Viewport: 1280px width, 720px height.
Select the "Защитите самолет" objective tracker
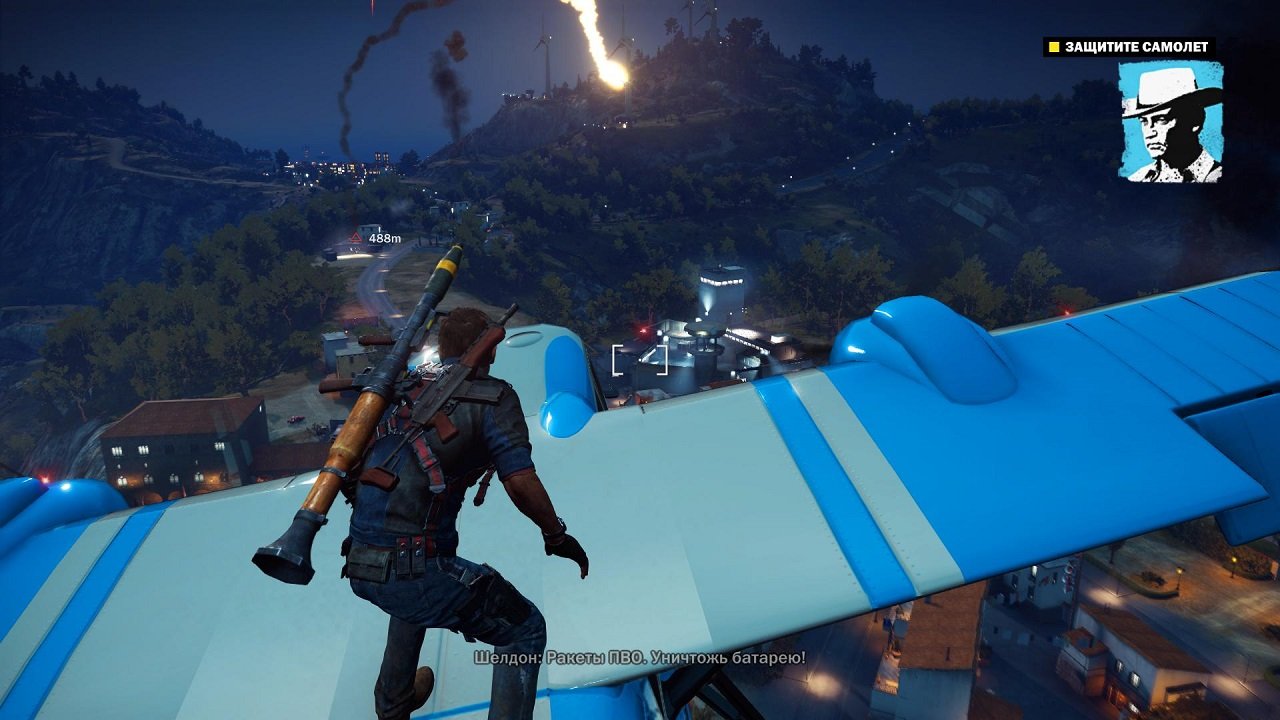(1128, 47)
